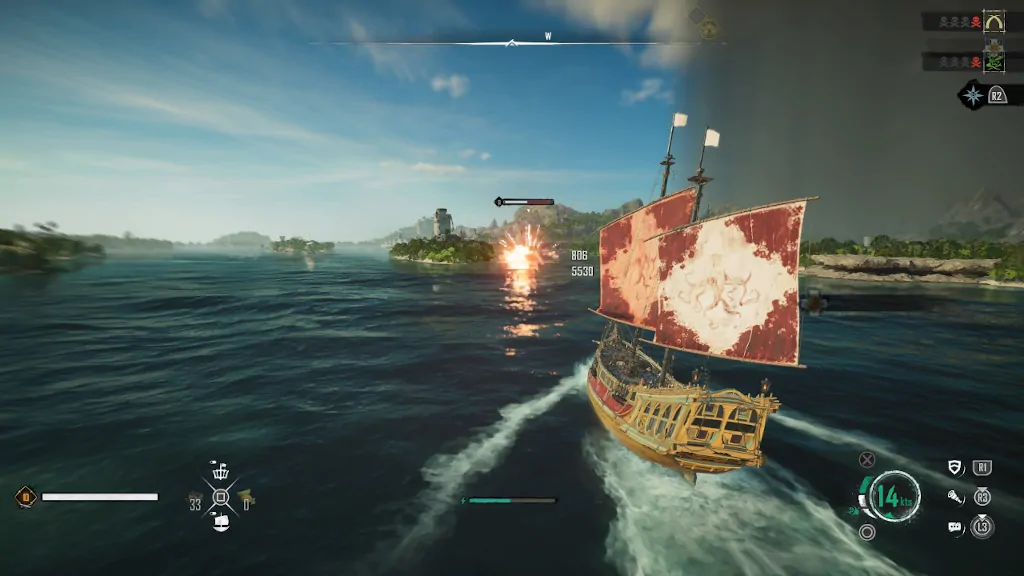This screenshot has height=576, width=1024.
Task: Click the 14 kts speed gauge
Action: [892, 495]
